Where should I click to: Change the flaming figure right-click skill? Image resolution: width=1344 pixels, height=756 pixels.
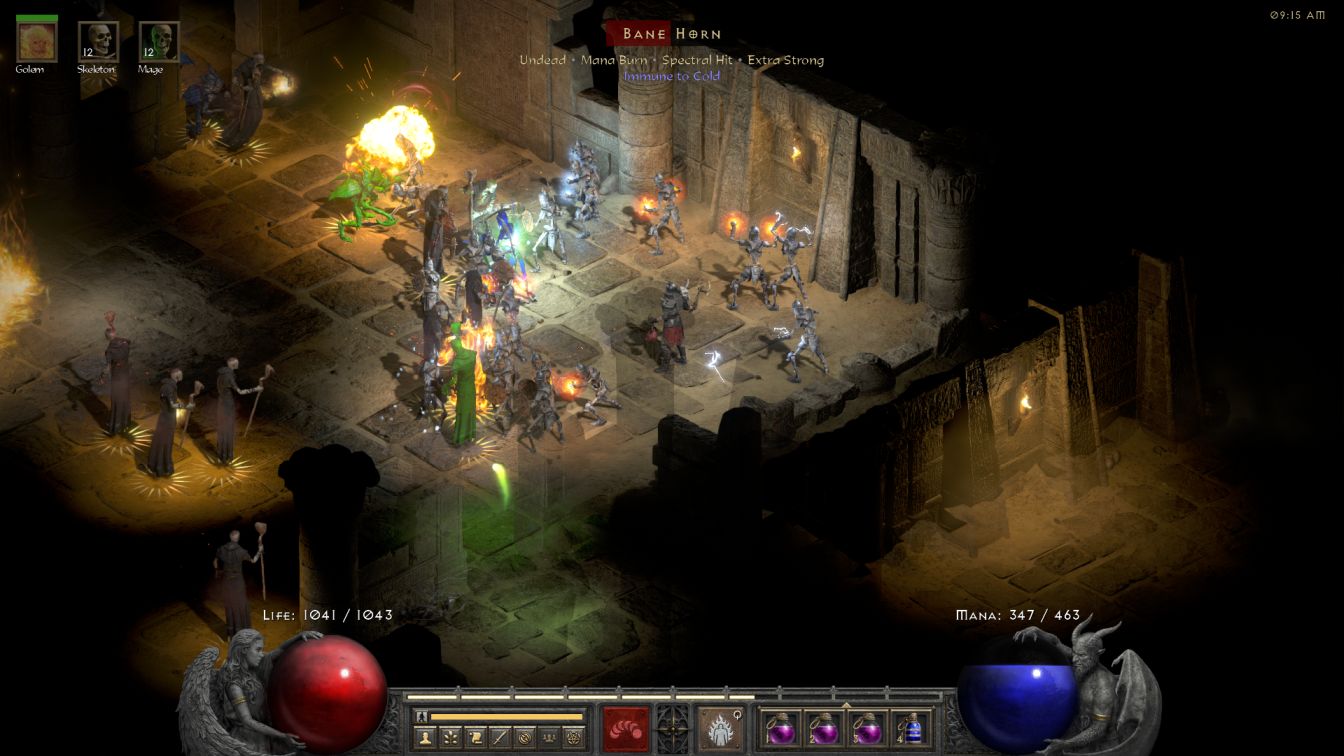pos(719,728)
